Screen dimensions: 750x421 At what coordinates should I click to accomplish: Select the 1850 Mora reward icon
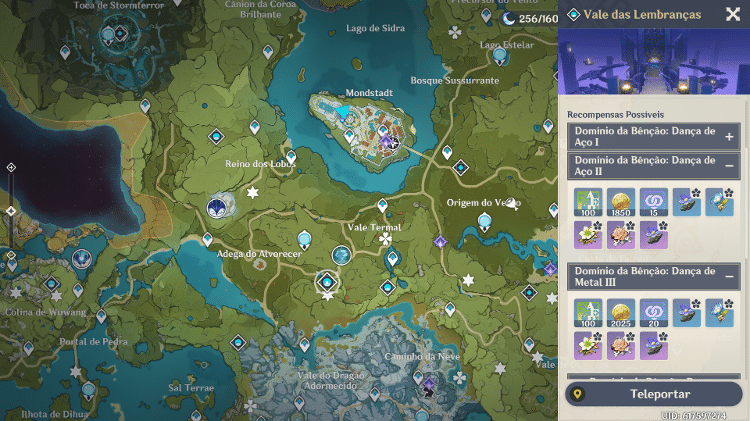coord(621,203)
